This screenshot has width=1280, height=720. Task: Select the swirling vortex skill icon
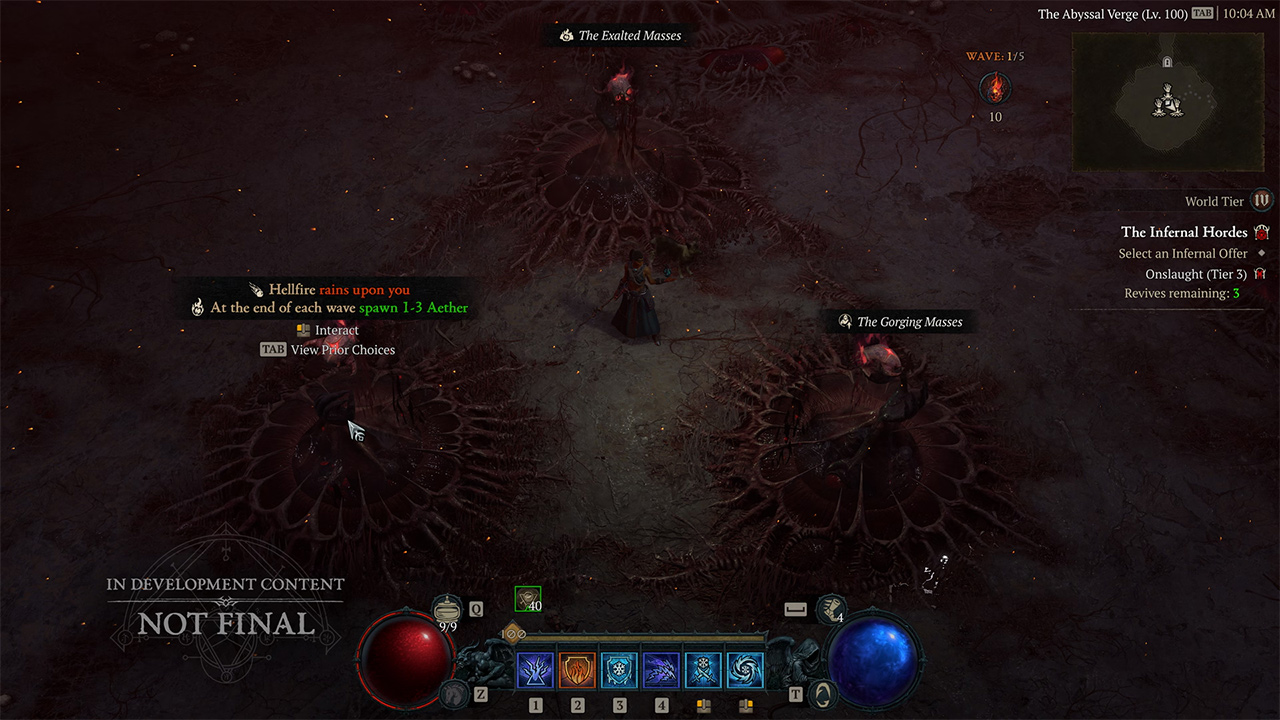(x=745, y=670)
